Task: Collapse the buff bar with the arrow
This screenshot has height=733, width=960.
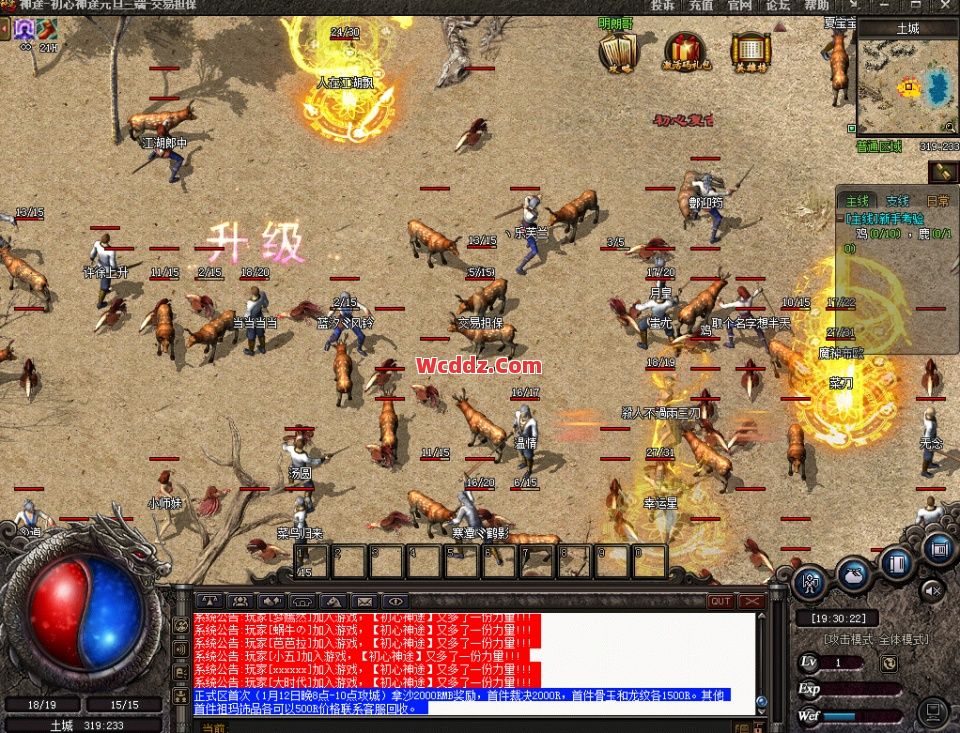Action: (x=6, y=29)
